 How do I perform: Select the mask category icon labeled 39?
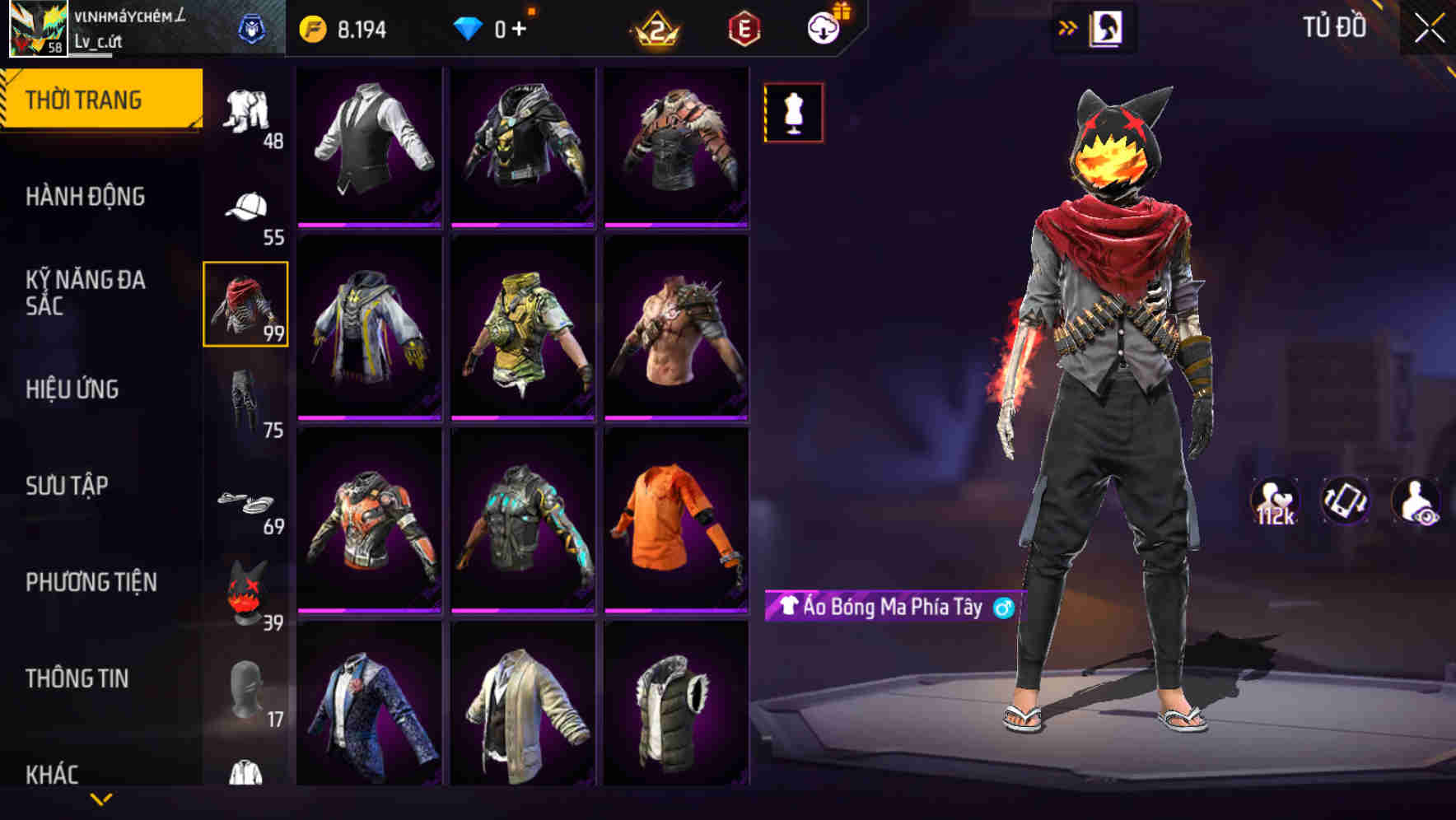tap(247, 589)
